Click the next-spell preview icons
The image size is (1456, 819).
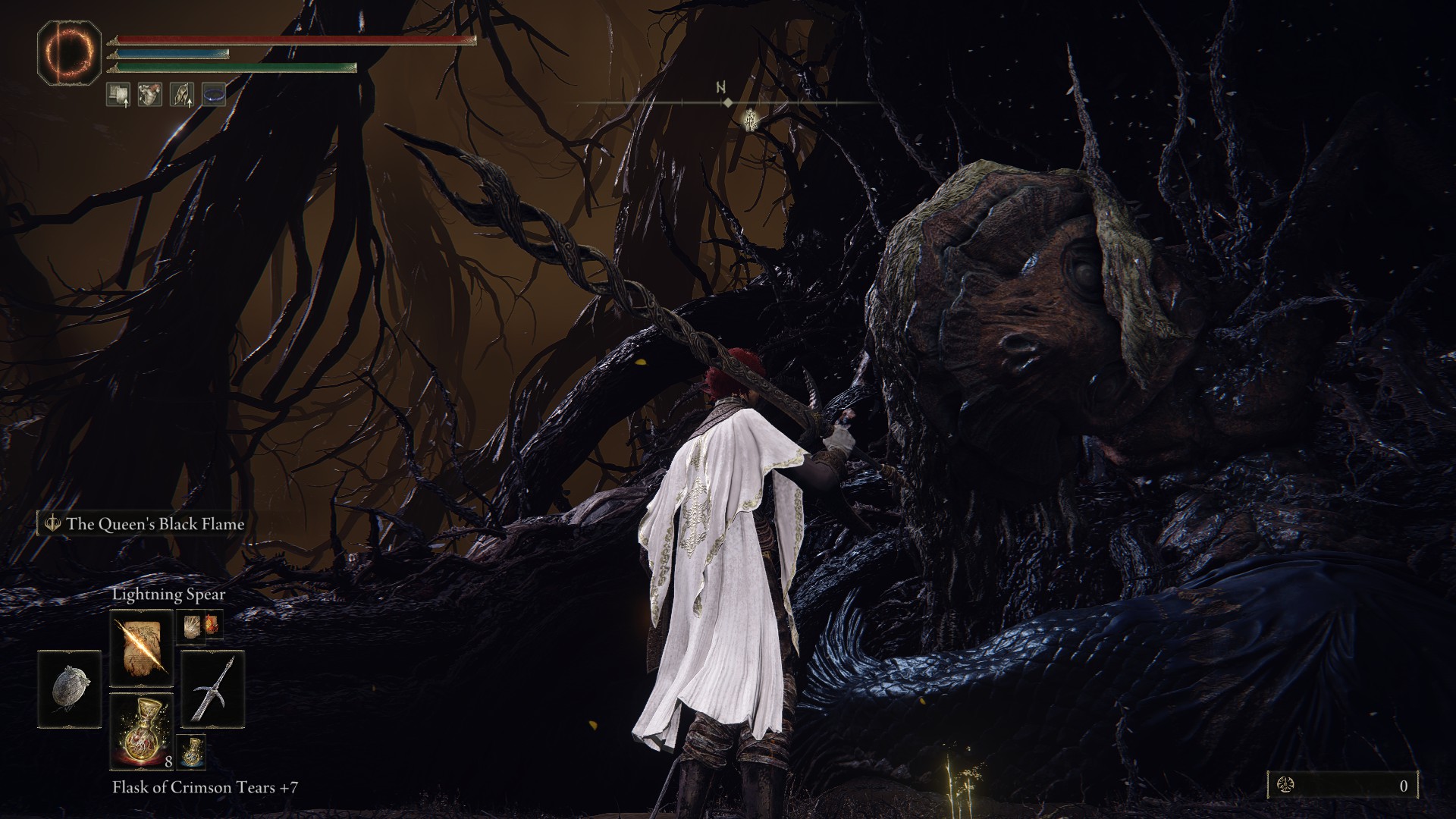click(x=201, y=626)
